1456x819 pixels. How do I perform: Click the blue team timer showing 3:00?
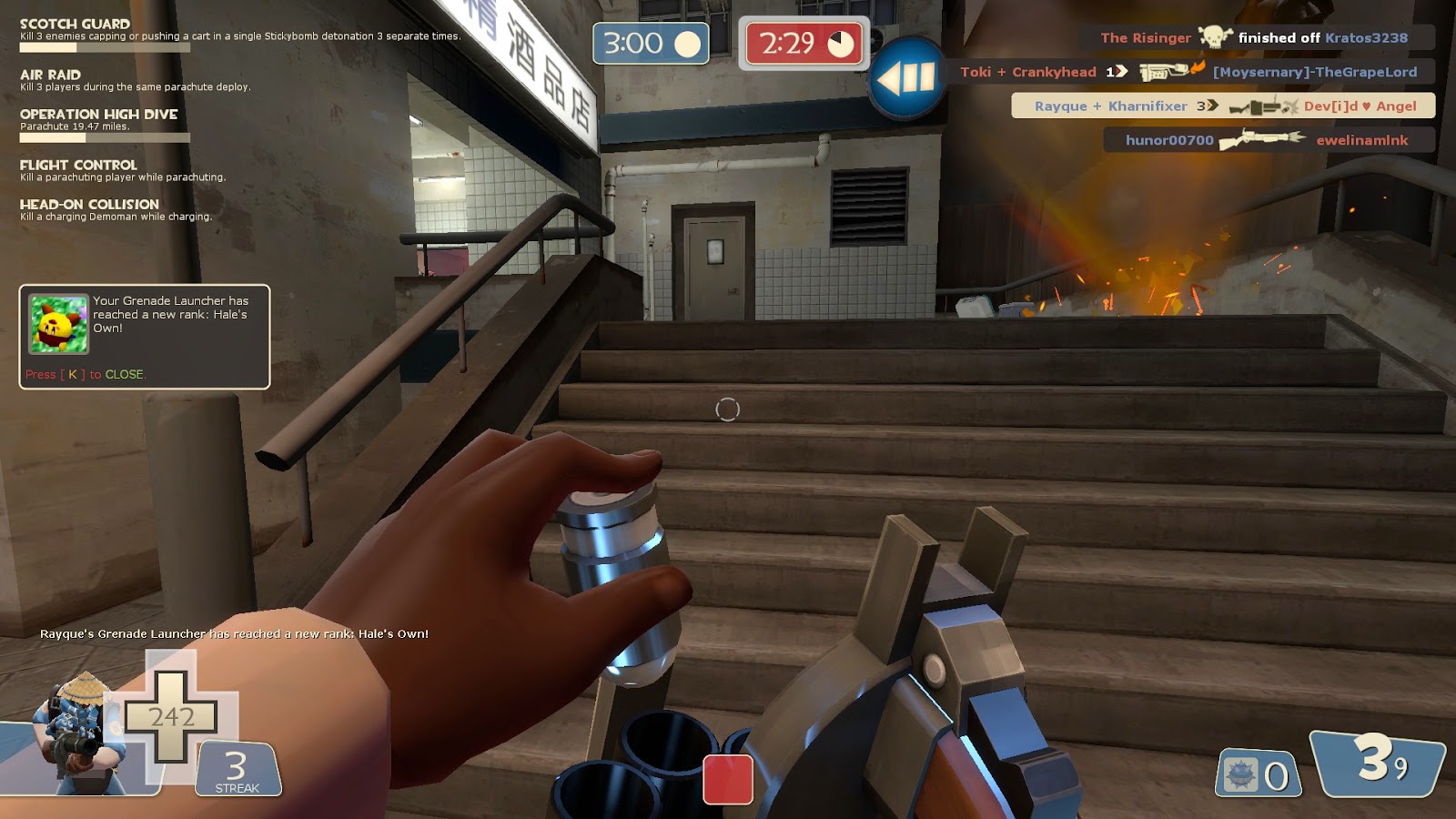click(648, 44)
